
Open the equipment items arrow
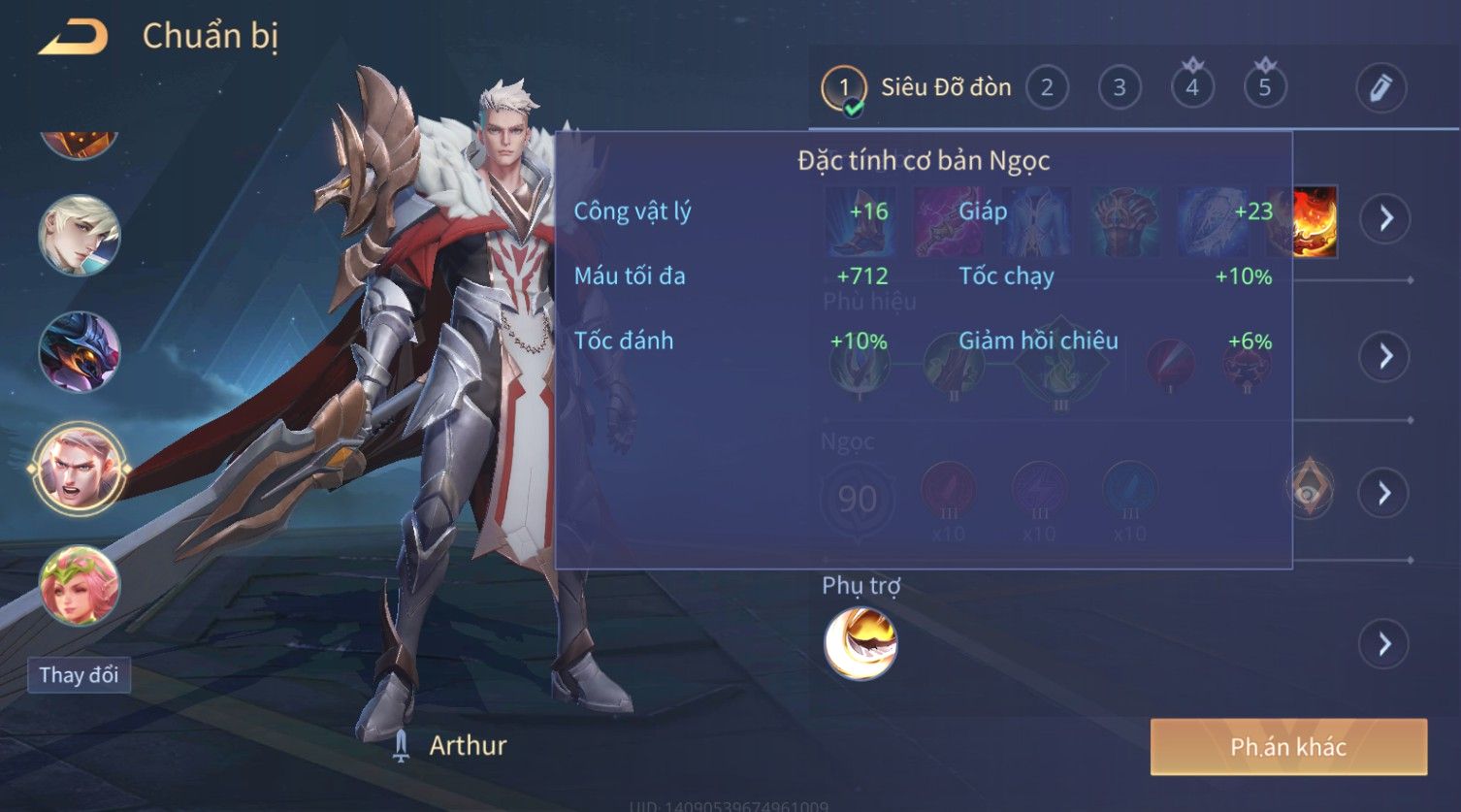tap(1384, 218)
